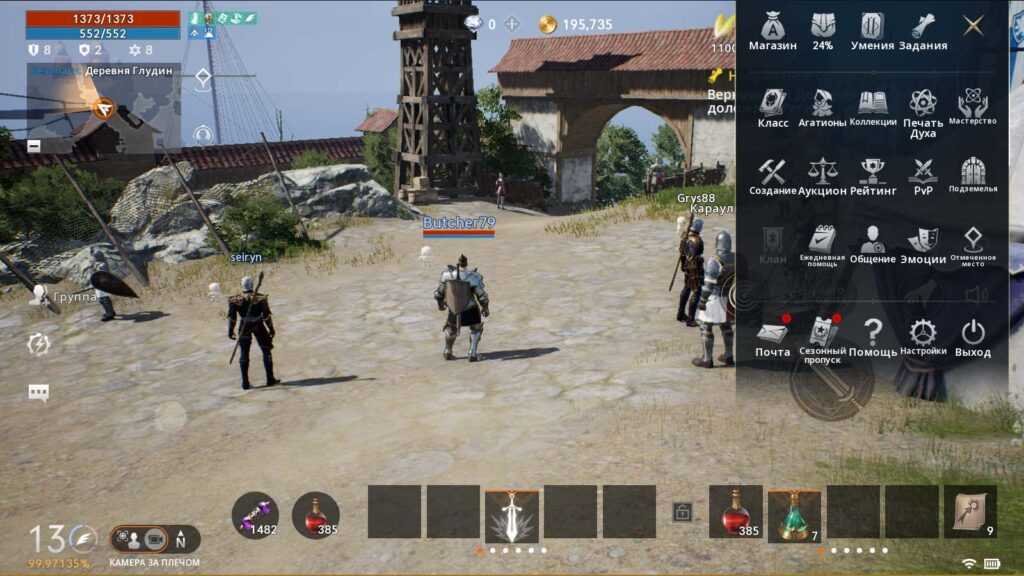Click the Выход exit button

point(973,338)
